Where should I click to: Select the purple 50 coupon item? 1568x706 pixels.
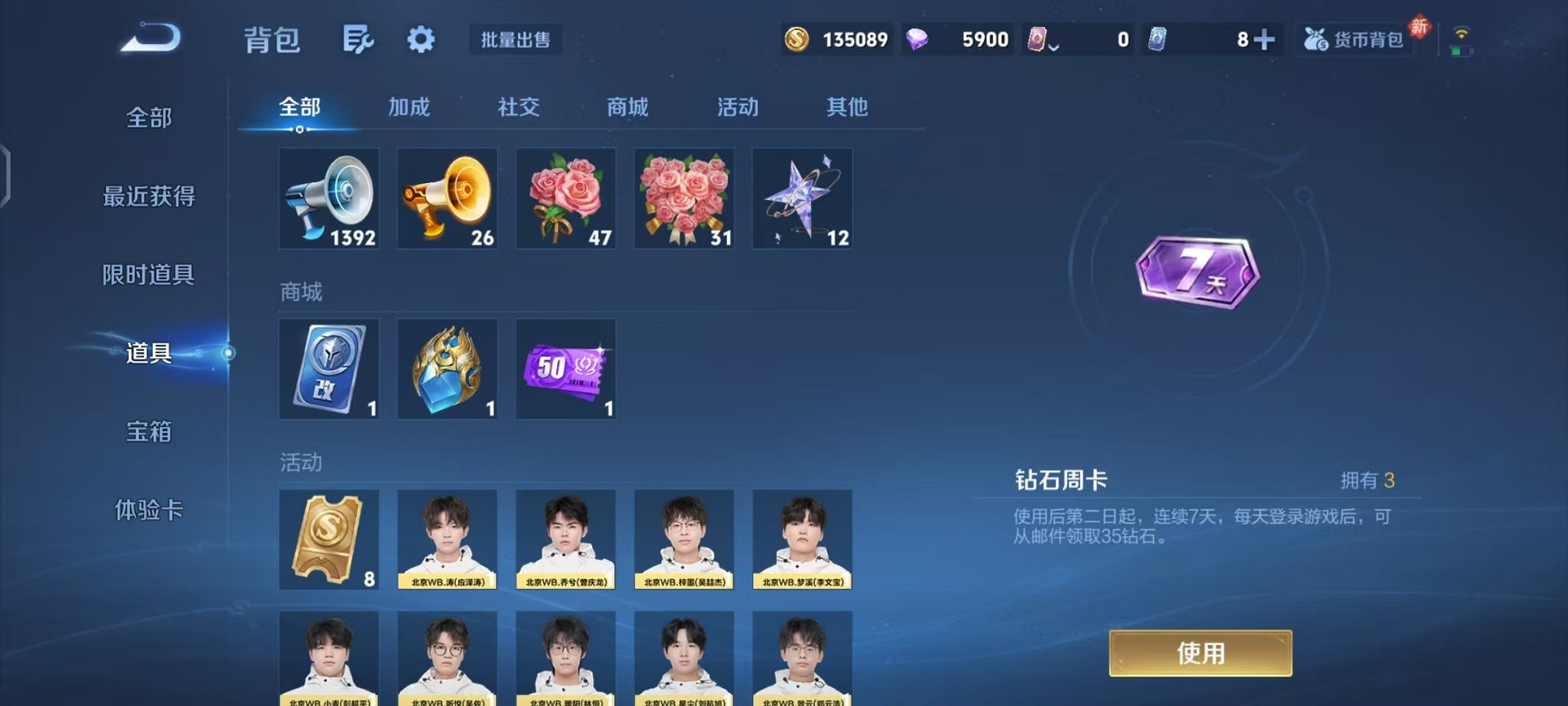pos(565,369)
